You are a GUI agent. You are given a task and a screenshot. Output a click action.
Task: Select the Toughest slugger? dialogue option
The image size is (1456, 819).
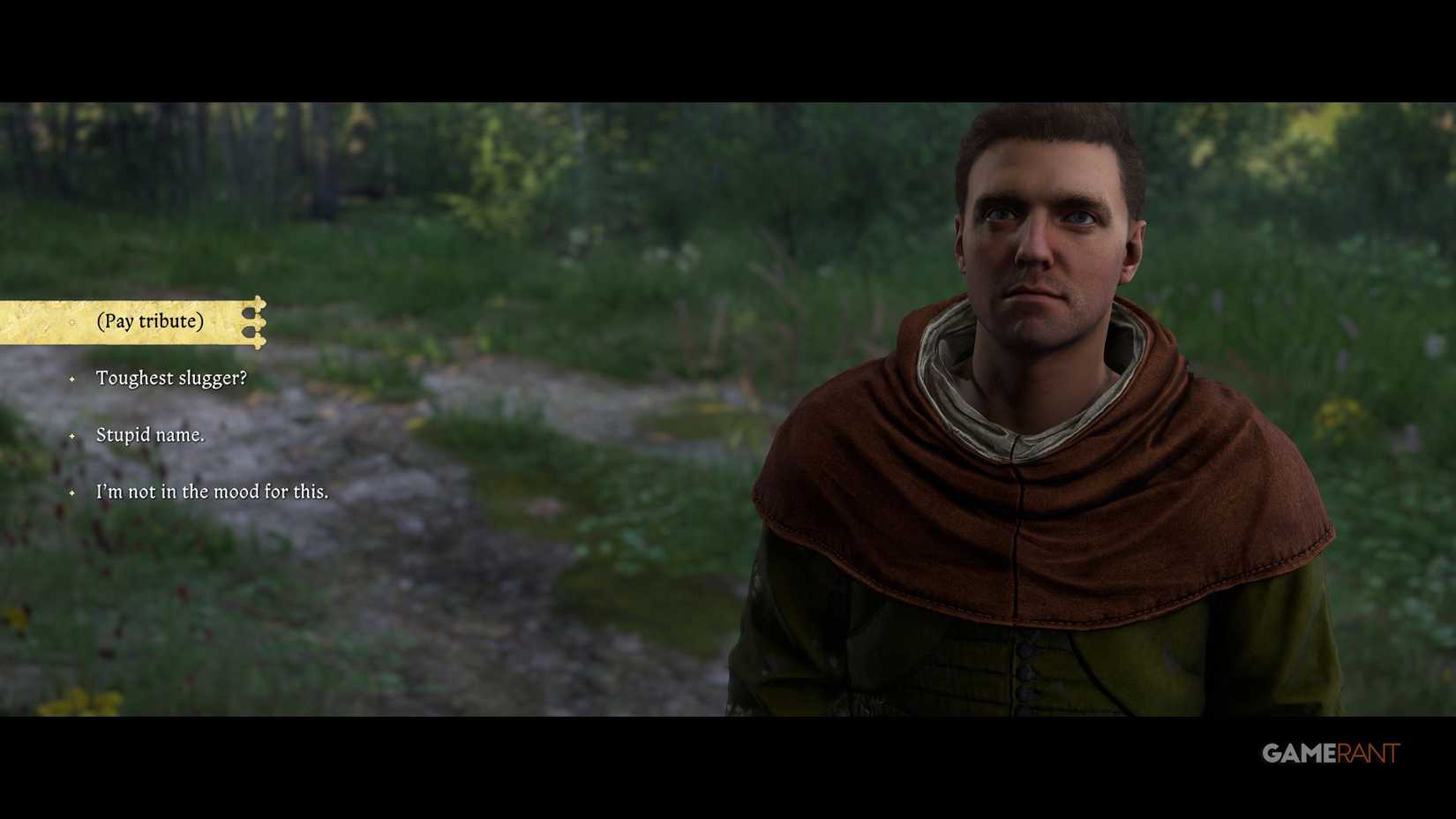171,379
